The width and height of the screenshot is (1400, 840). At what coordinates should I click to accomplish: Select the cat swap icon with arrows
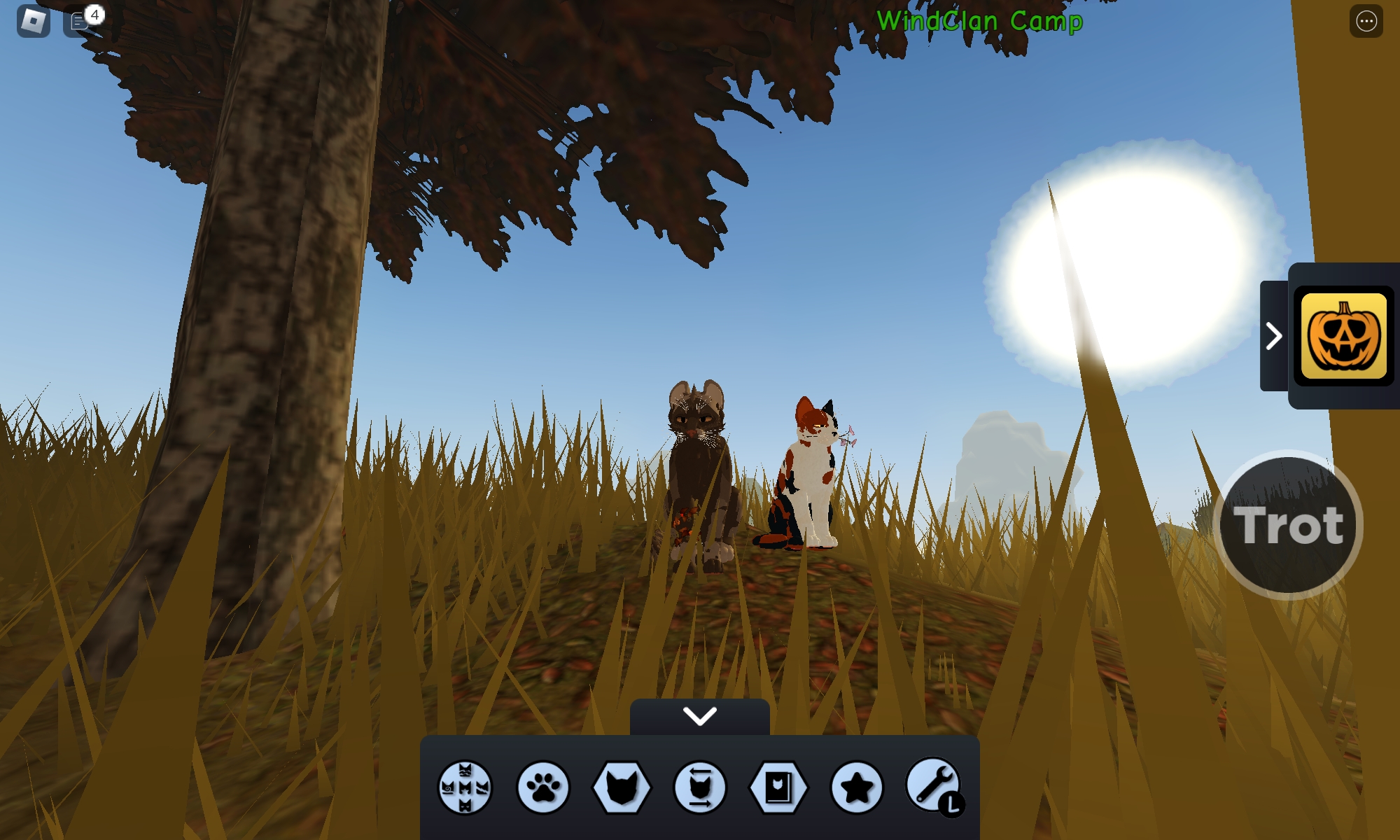coord(700,787)
